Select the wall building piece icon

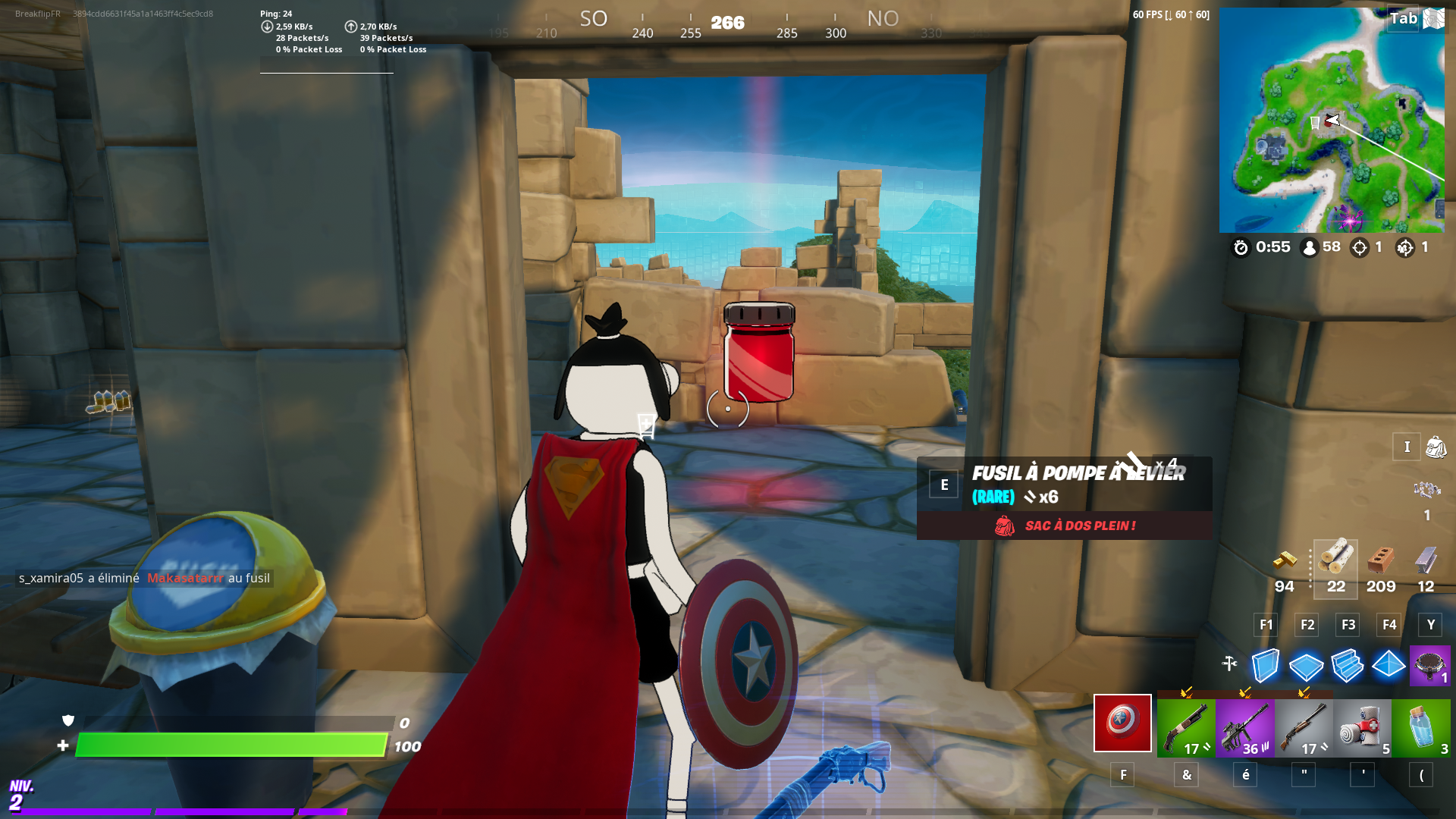1264,666
